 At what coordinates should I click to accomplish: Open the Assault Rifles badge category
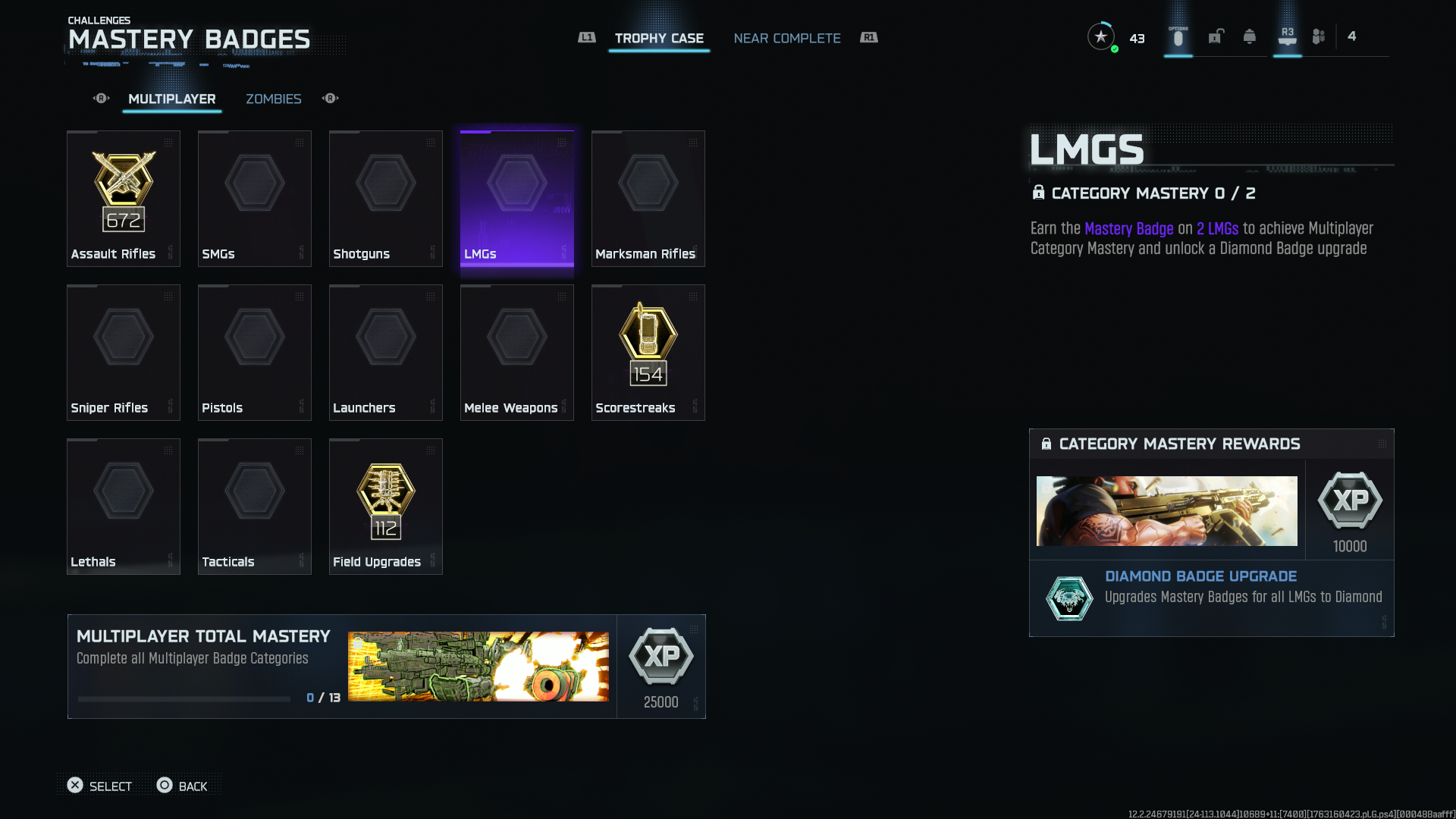pyautogui.click(x=124, y=199)
